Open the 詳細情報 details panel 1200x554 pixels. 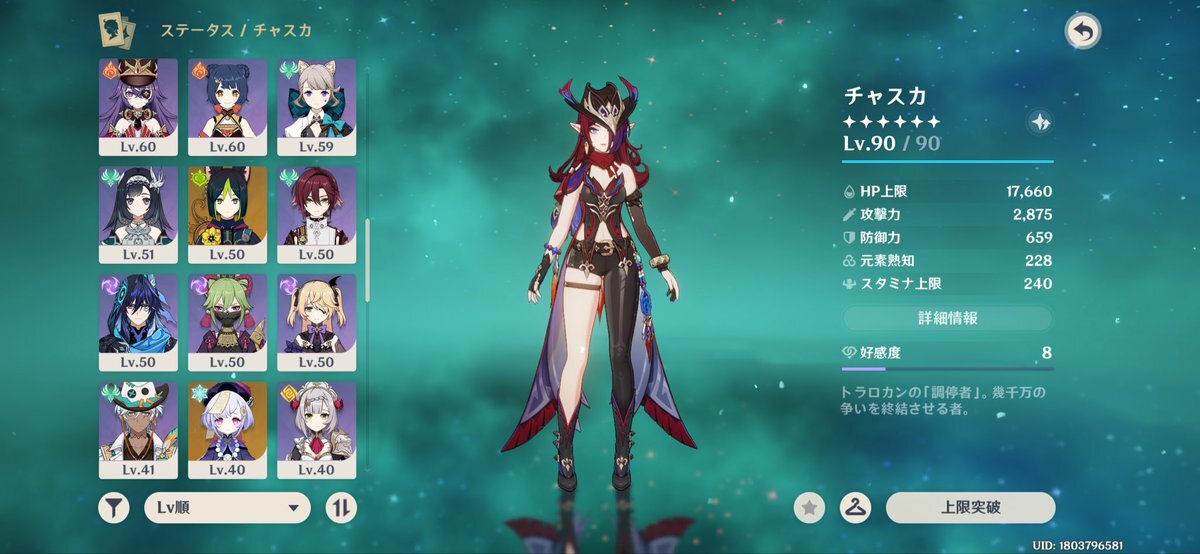[x=947, y=318]
